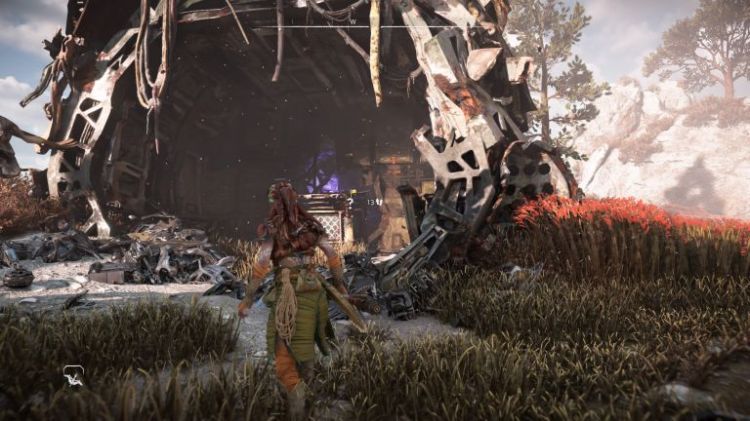This screenshot has width=750, height=421.
Task: Click the flying mount call icon
Action: [x=74, y=376]
